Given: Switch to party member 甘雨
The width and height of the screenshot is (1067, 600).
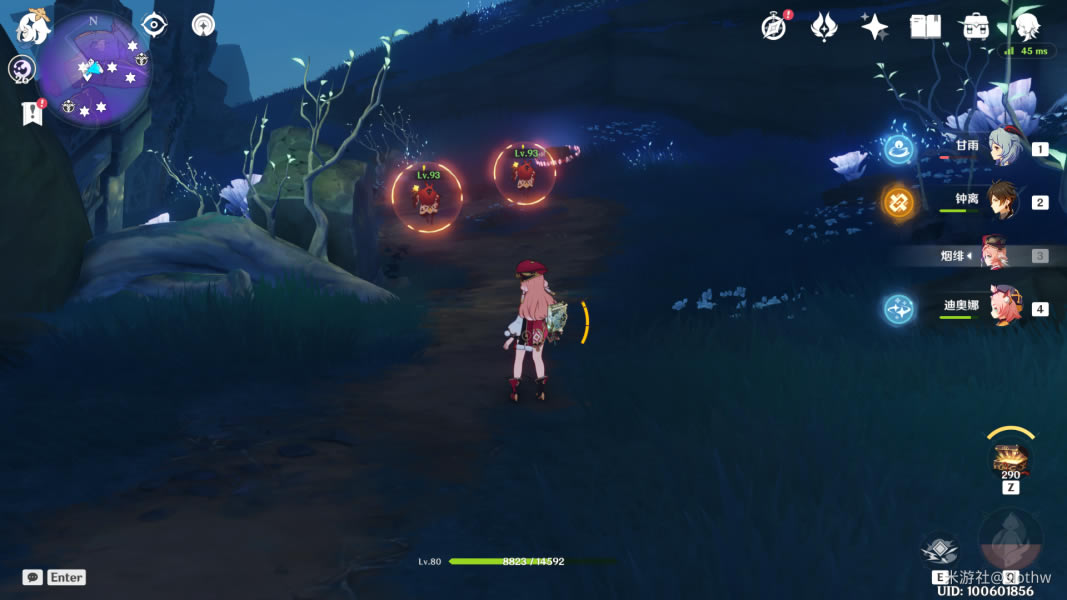Looking at the screenshot, I should tap(1001, 148).
